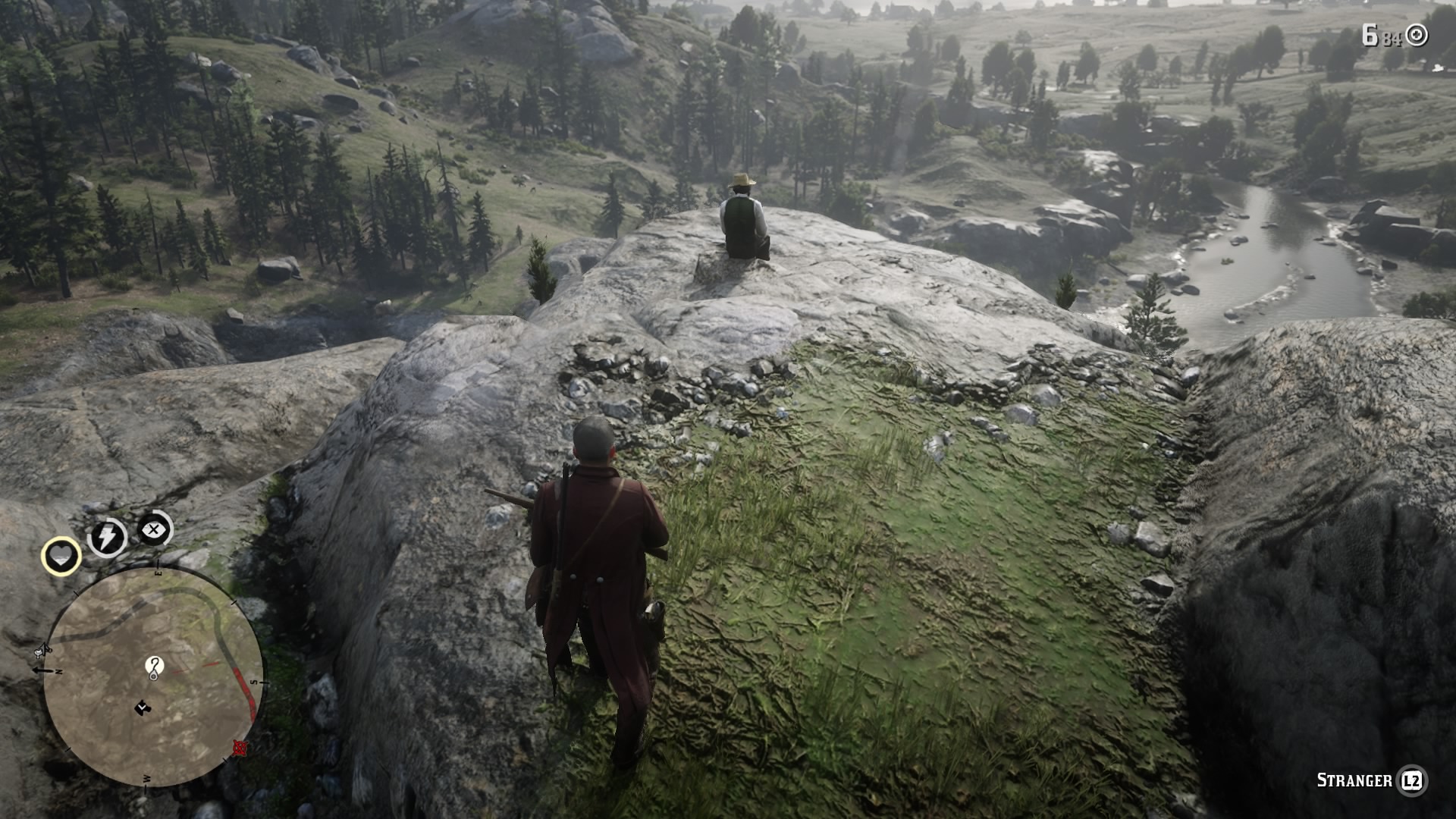Click the gold Dead Eye emblem near money
This screenshot has width=1456, height=819.
pos(1416,34)
